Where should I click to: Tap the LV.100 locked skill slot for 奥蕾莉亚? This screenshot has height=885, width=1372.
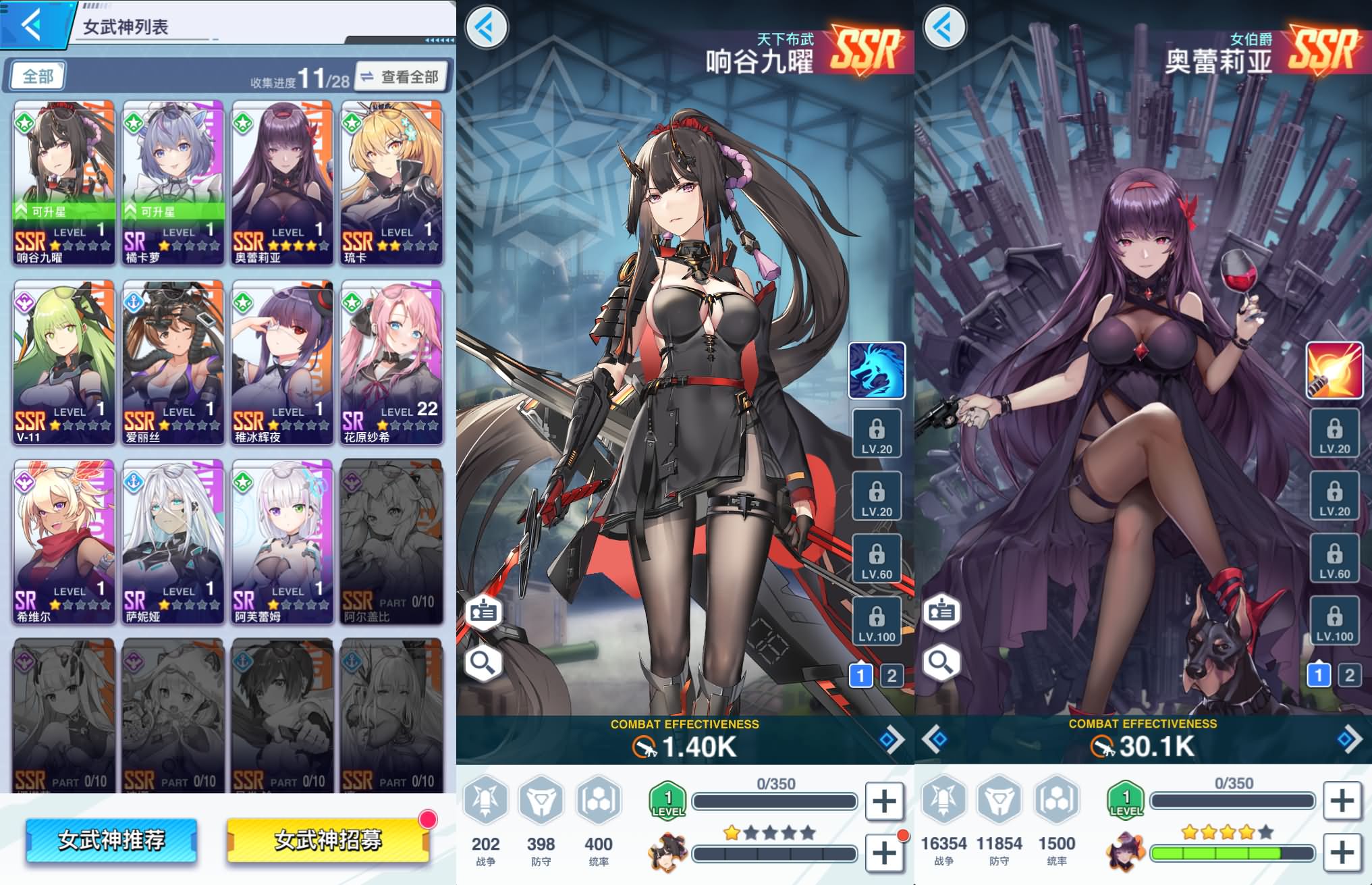pyautogui.click(x=1336, y=621)
